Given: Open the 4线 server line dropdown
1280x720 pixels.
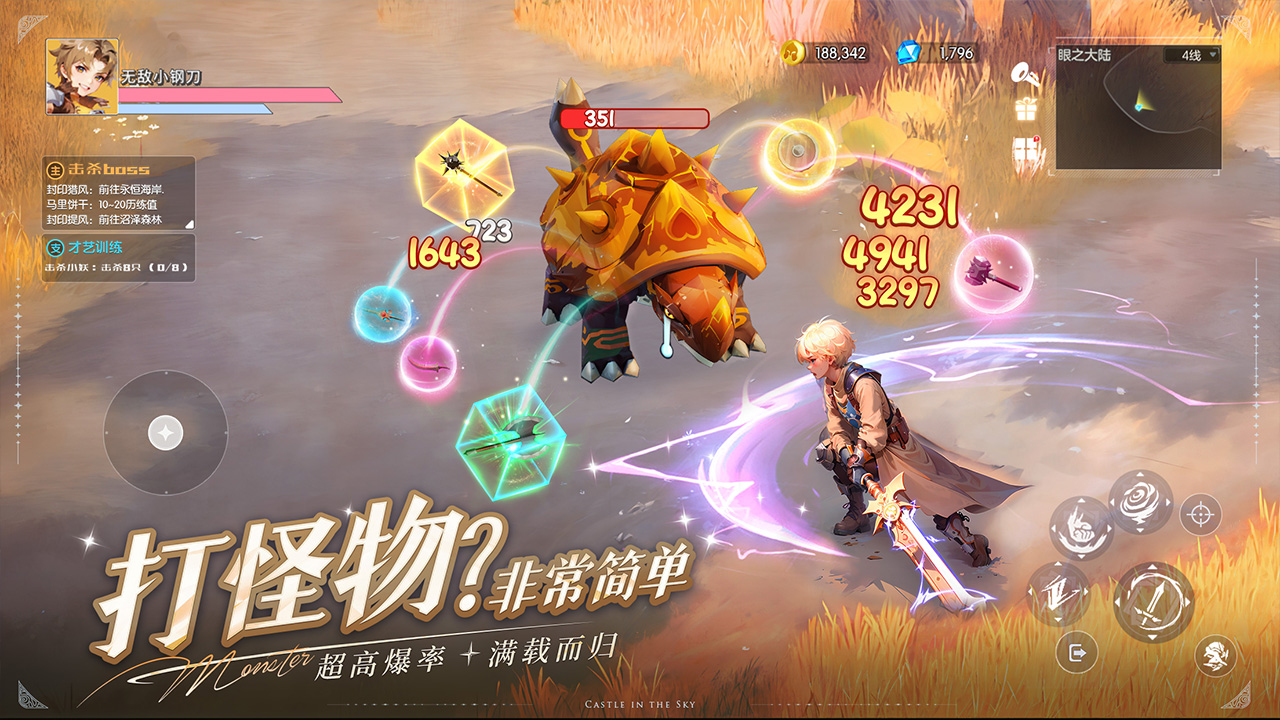Looking at the screenshot, I should click(x=1191, y=55).
